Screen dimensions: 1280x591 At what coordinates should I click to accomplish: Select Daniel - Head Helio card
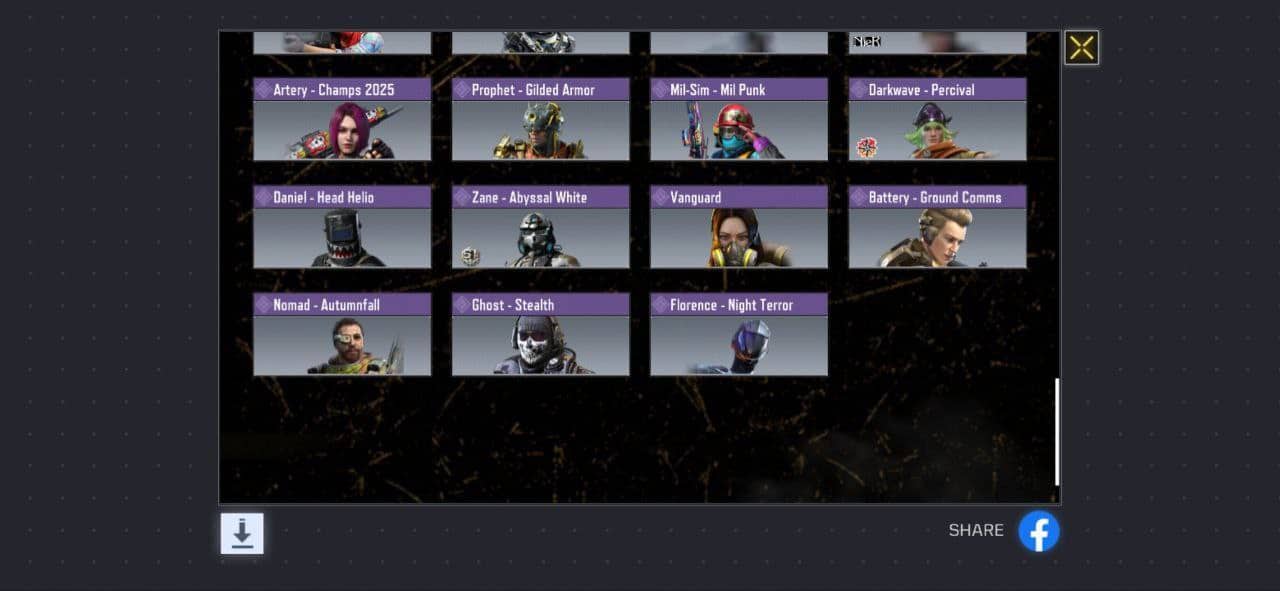click(x=342, y=227)
